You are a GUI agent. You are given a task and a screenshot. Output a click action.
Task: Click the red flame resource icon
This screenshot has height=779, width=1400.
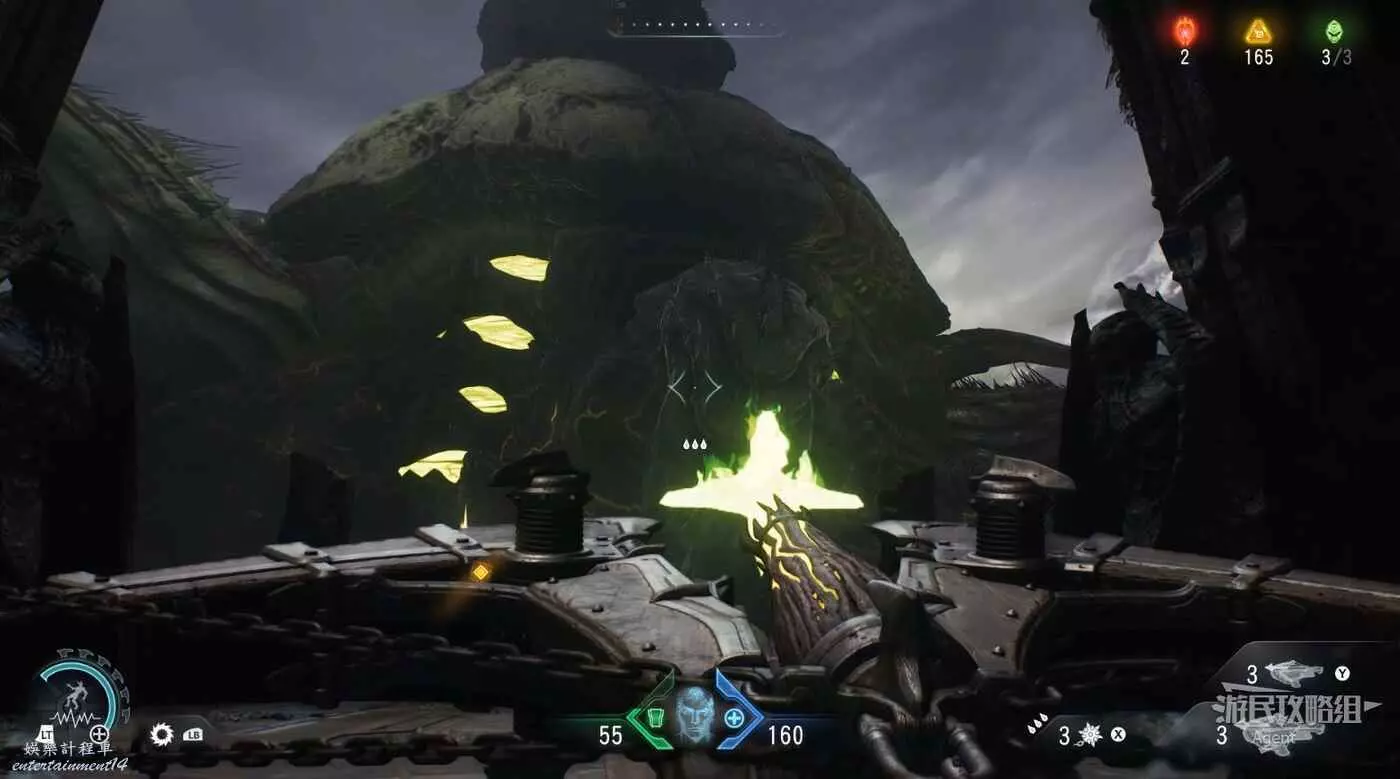click(x=1184, y=31)
